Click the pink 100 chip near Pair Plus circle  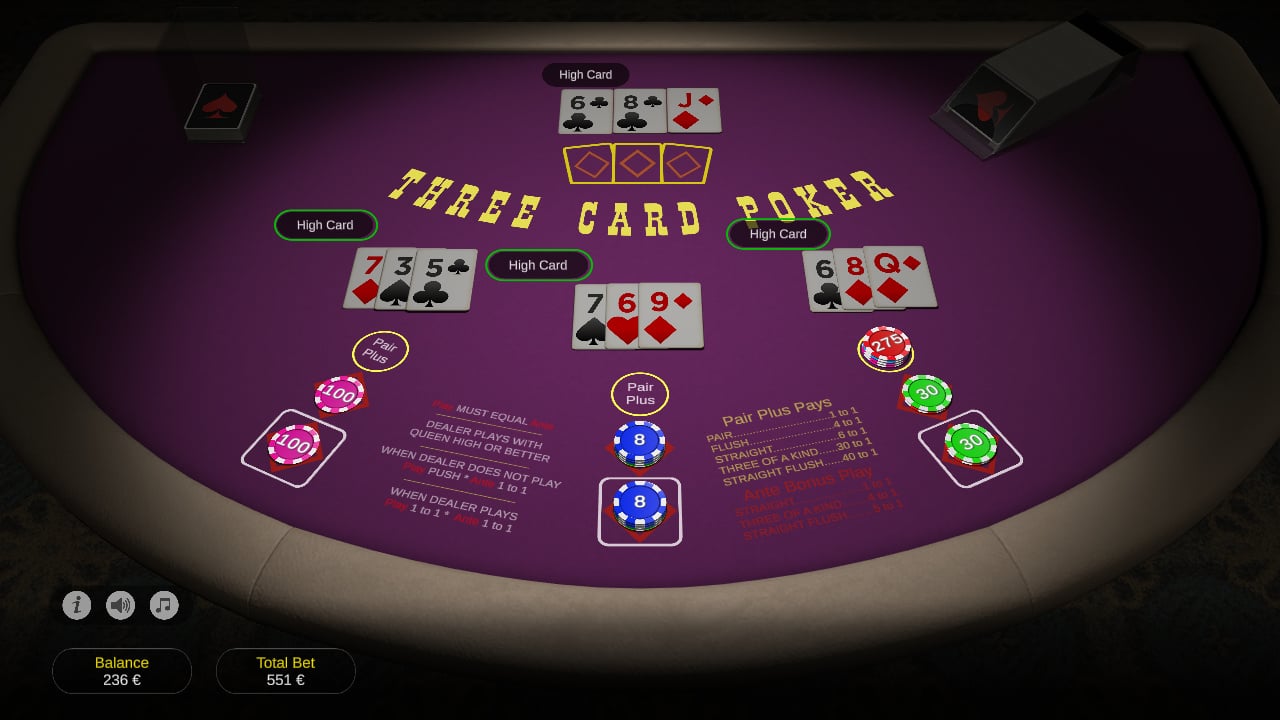[x=338, y=395]
